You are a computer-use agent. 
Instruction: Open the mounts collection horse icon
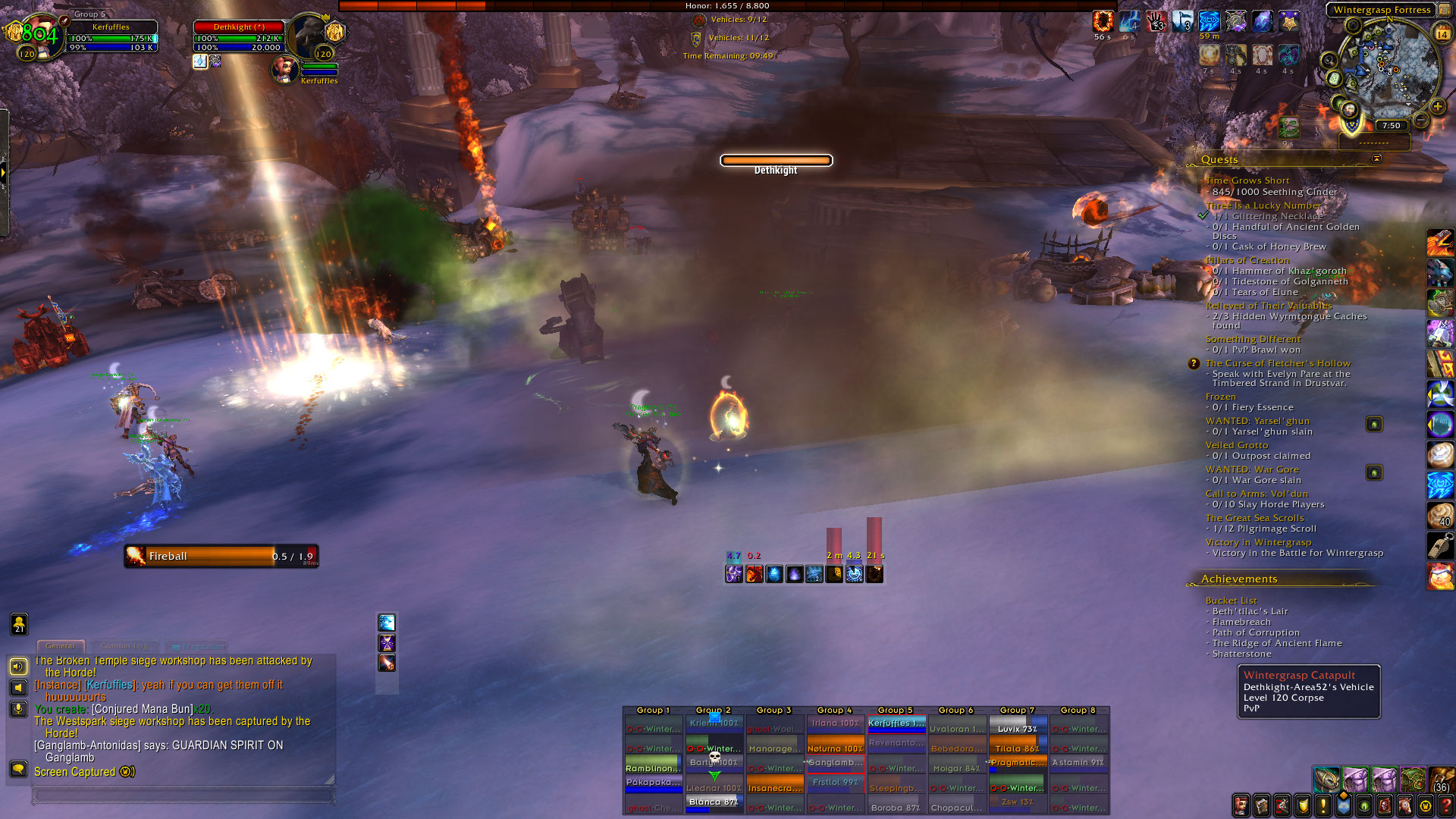[1404, 805]
